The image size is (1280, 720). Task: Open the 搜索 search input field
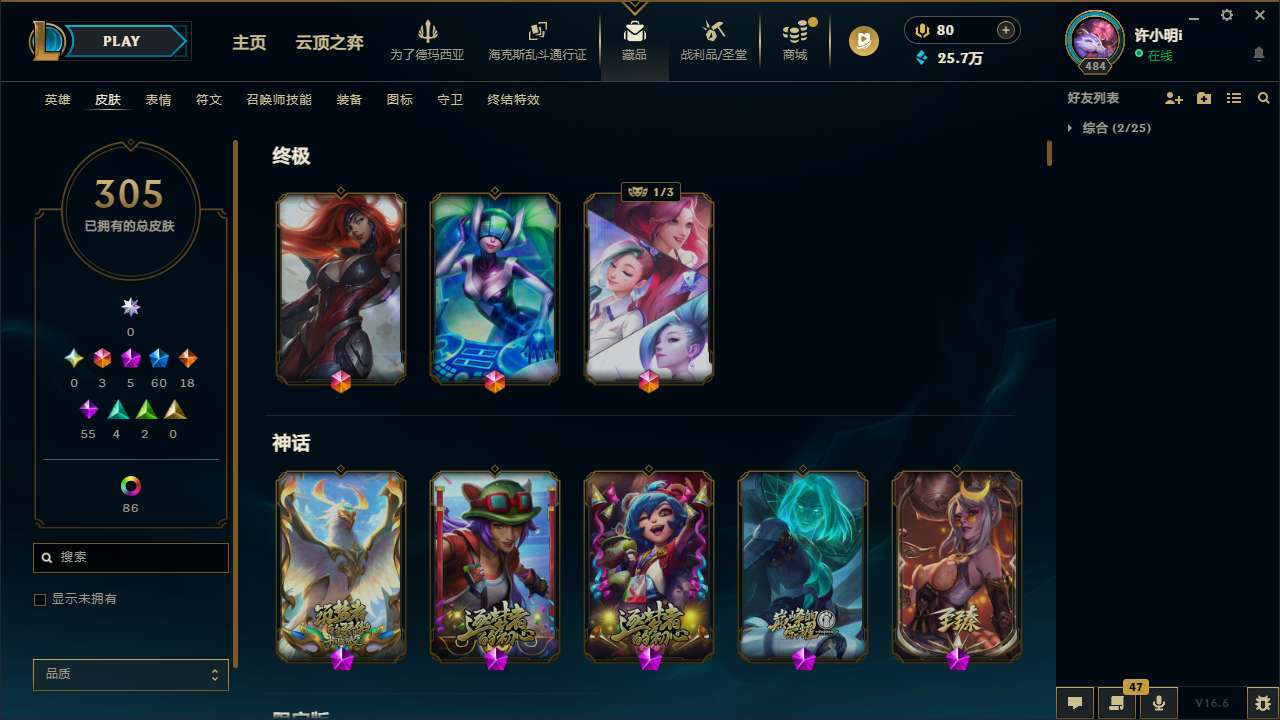pos(130,557)
